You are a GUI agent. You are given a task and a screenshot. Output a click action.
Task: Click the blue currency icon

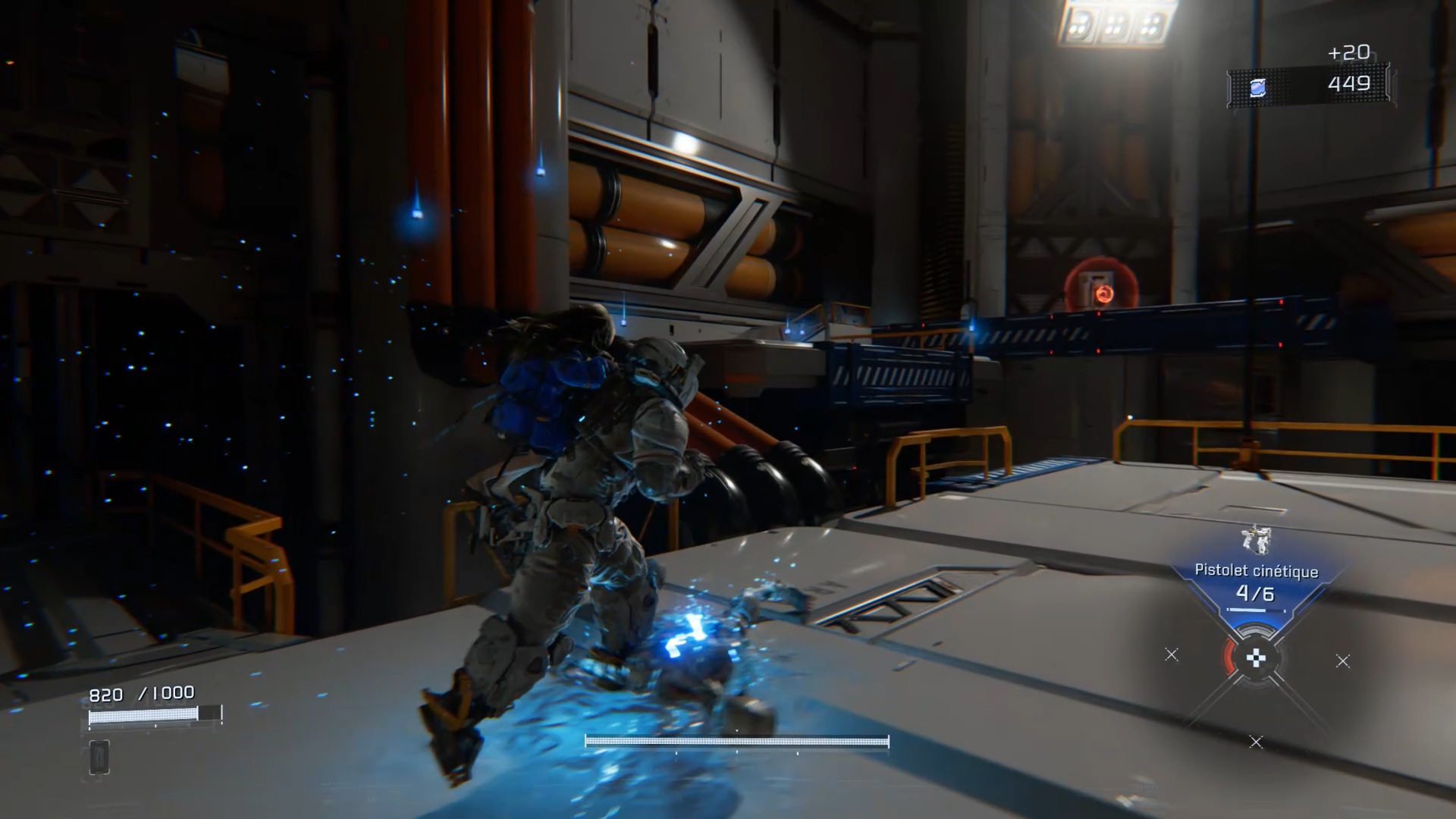pyautogui.click(x=1257, y=88)
